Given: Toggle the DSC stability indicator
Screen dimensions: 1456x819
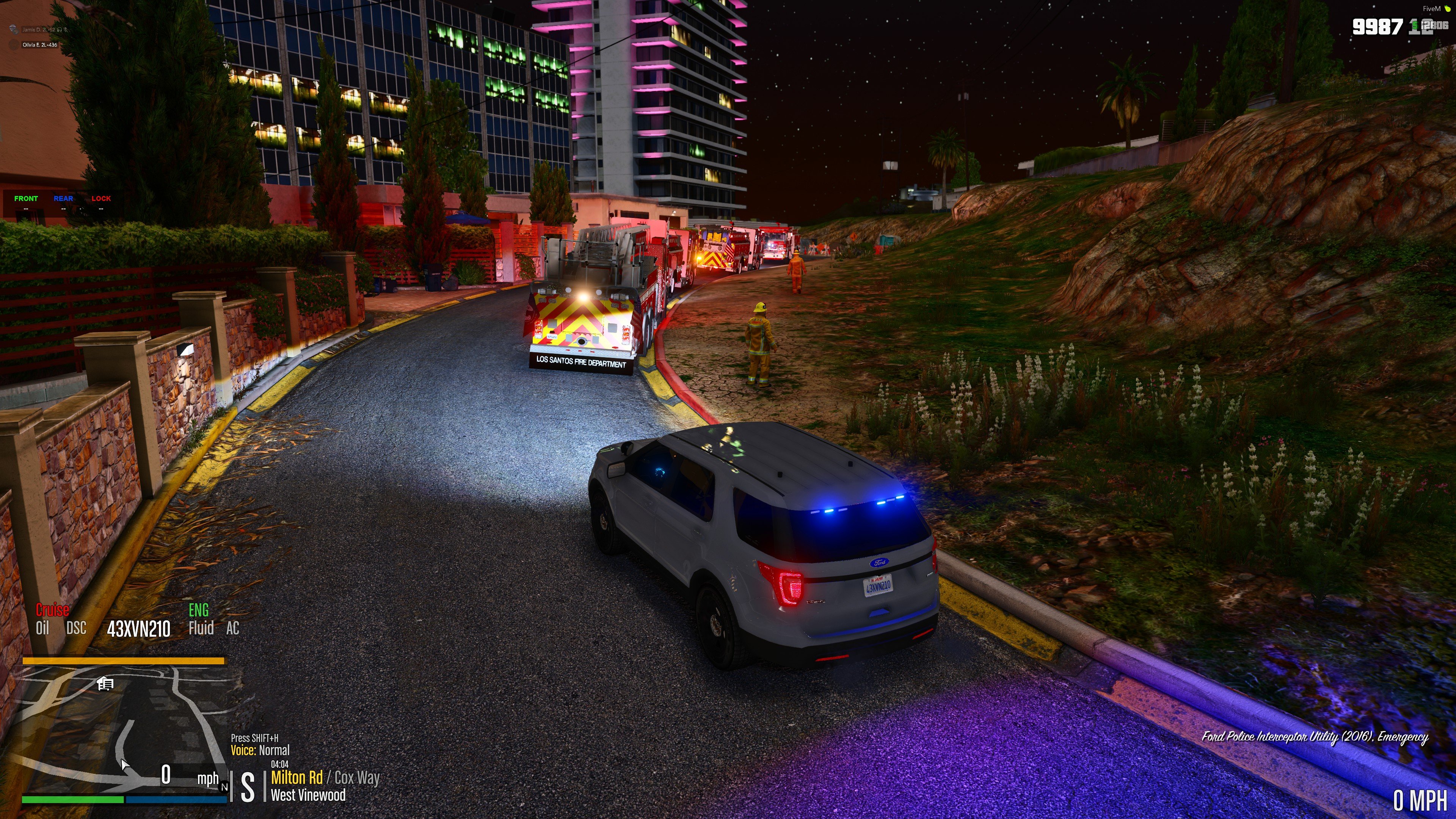Looking at the screenshot, I should coord(76,628).
